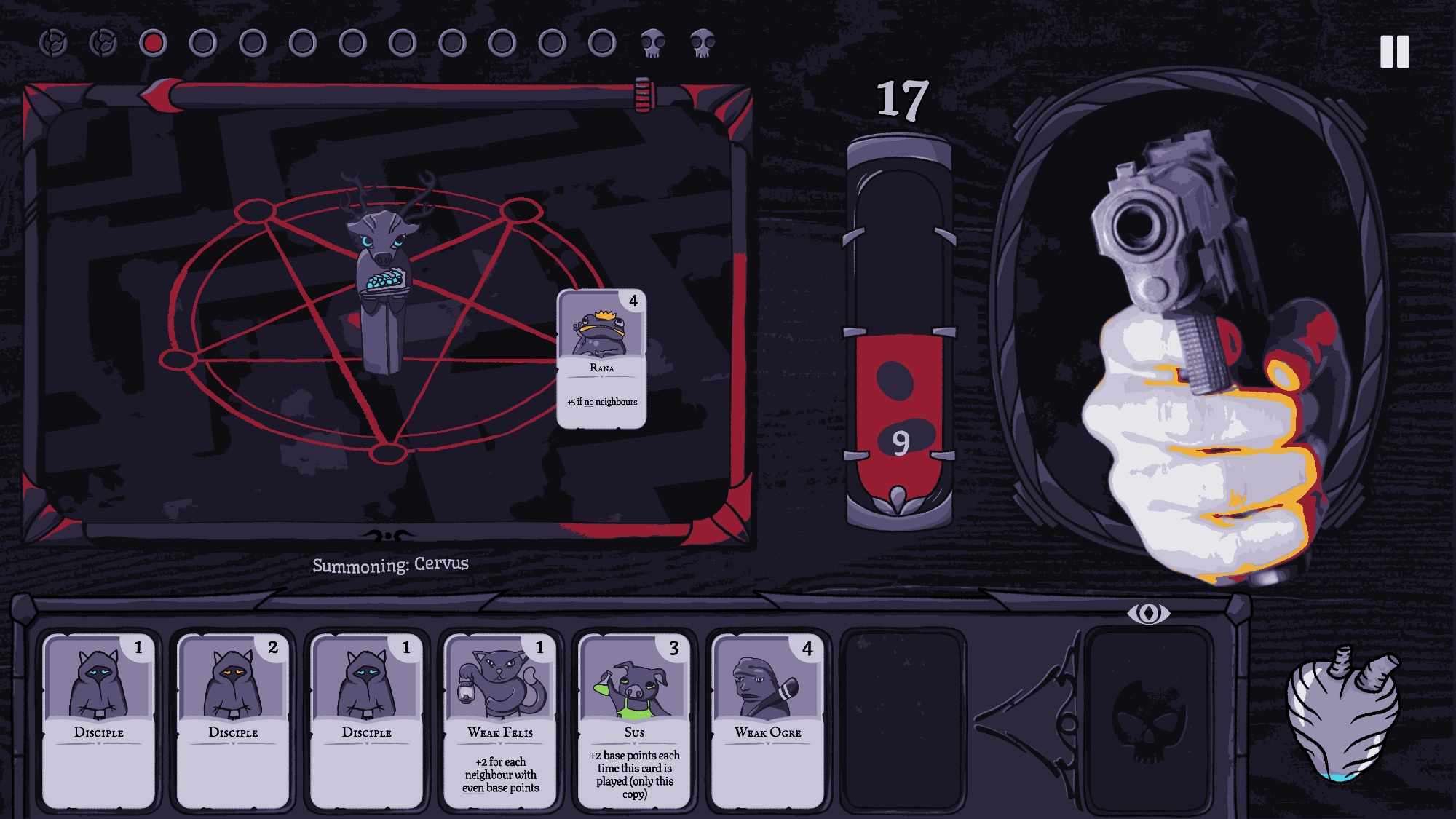The image size is (1456, 819).
Task: Choose the Sus pig card
Action: [x=634, y=719]
